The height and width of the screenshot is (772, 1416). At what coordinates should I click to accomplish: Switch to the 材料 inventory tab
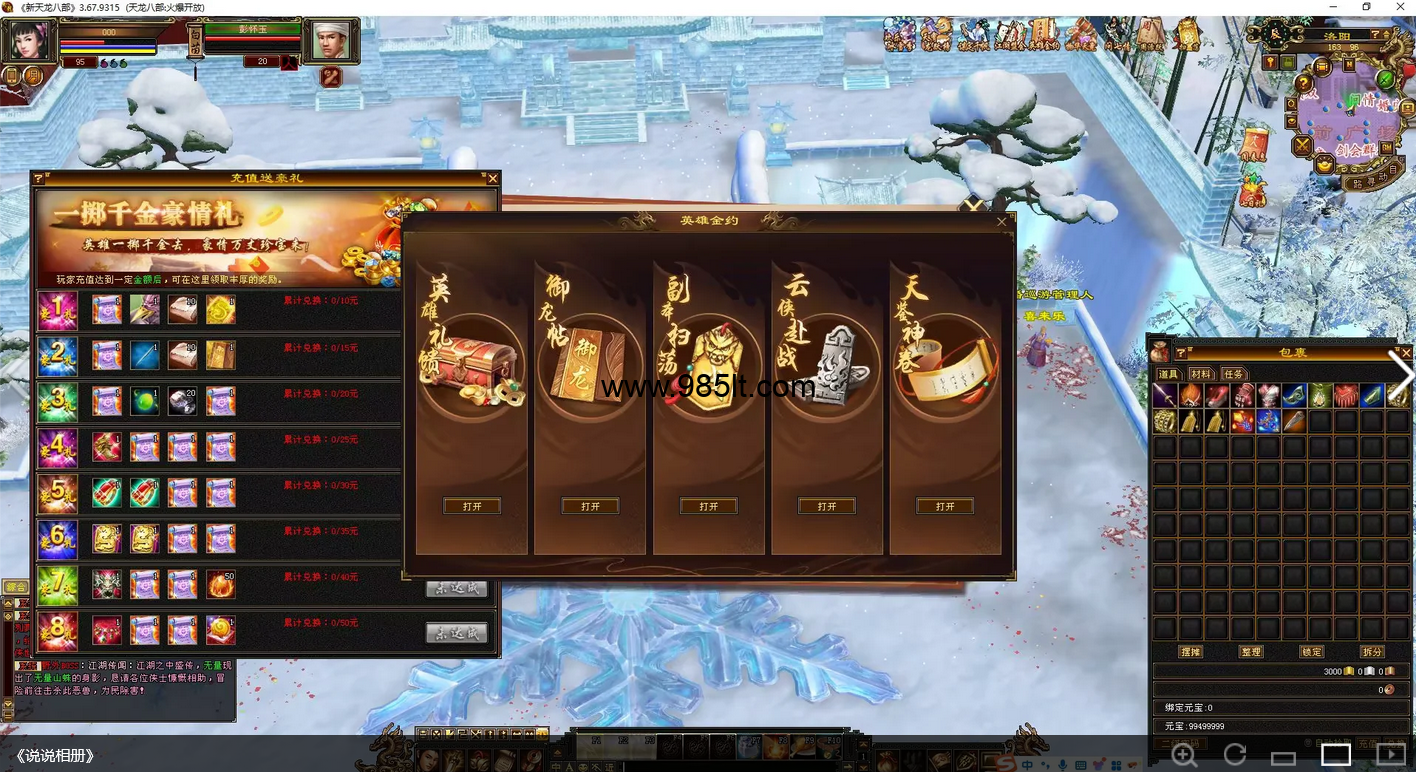coord(1200,374)
